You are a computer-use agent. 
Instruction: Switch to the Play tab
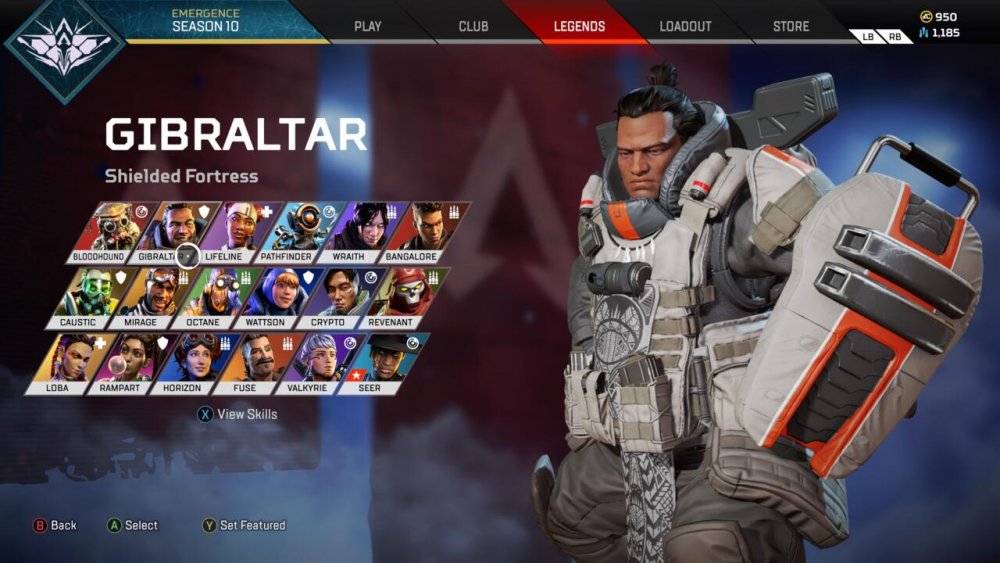(x=368, y=26)
